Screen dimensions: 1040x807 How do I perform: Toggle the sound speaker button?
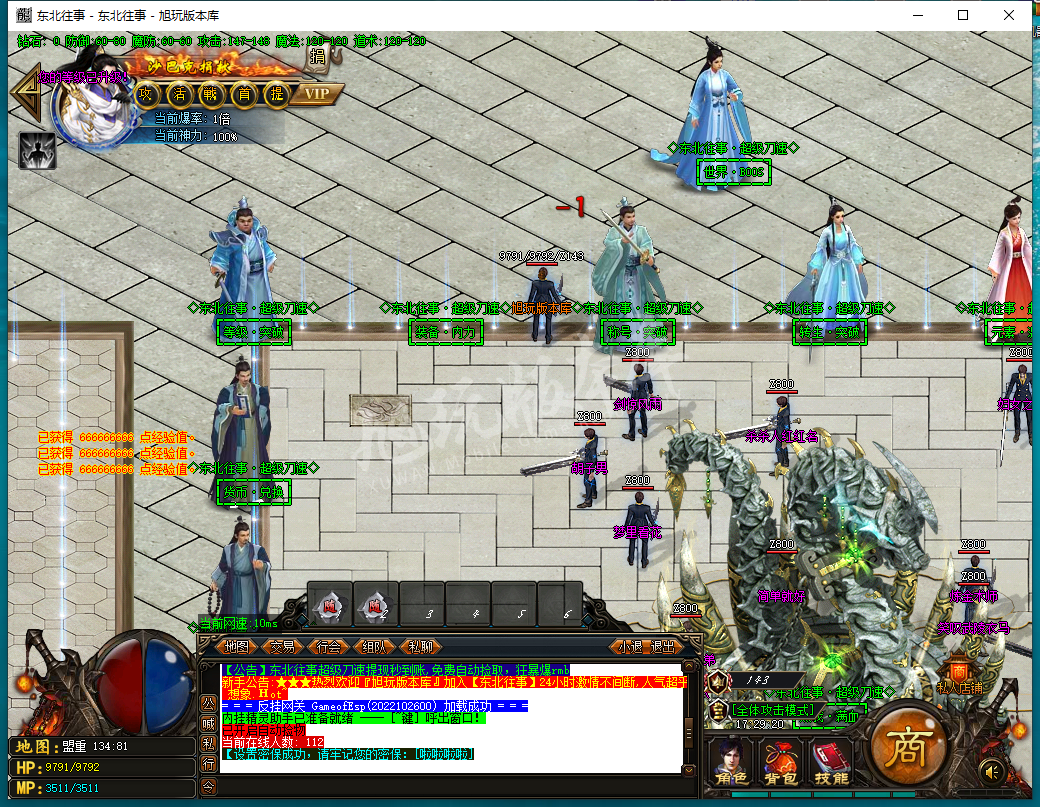[x=993, y=771]
